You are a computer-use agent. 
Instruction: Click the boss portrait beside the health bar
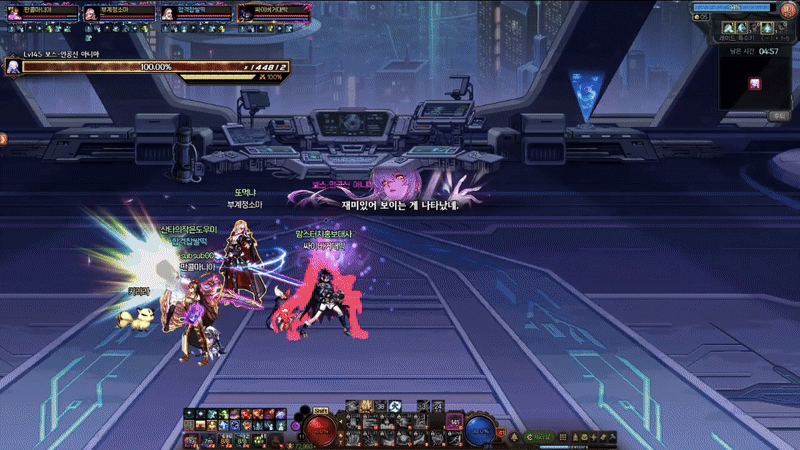[14, 66]
